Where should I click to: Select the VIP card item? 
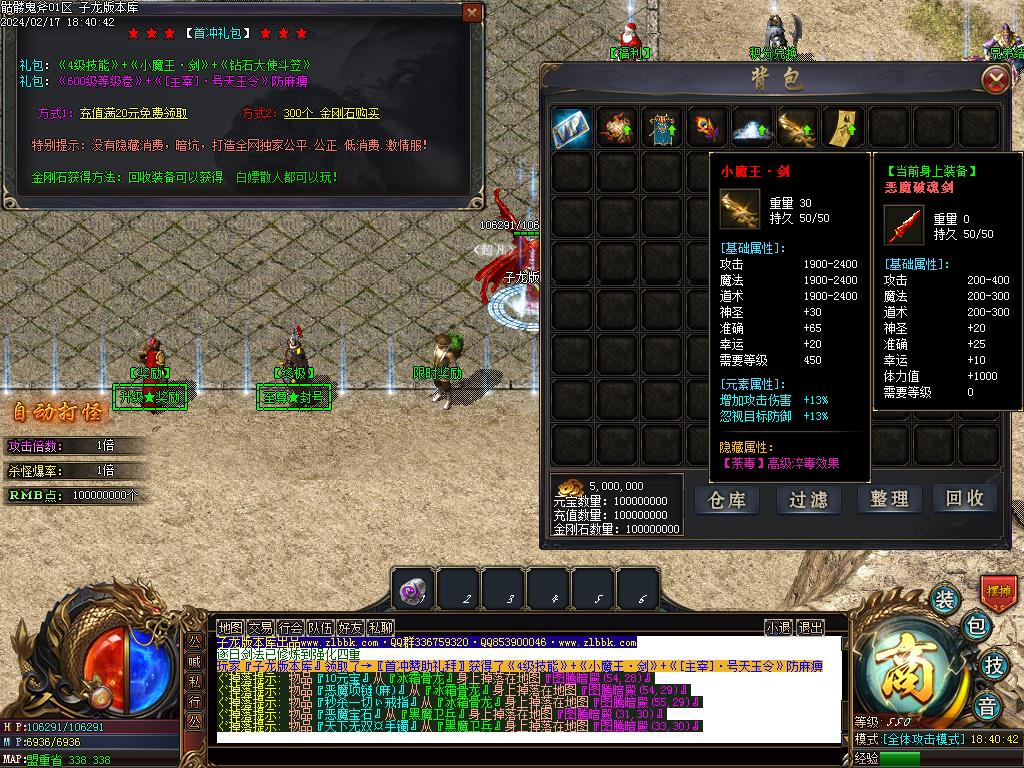point(571,127)
